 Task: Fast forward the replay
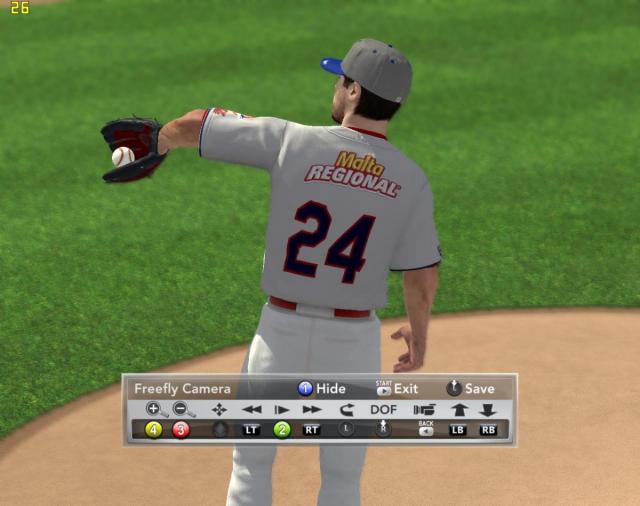point(313,409)
